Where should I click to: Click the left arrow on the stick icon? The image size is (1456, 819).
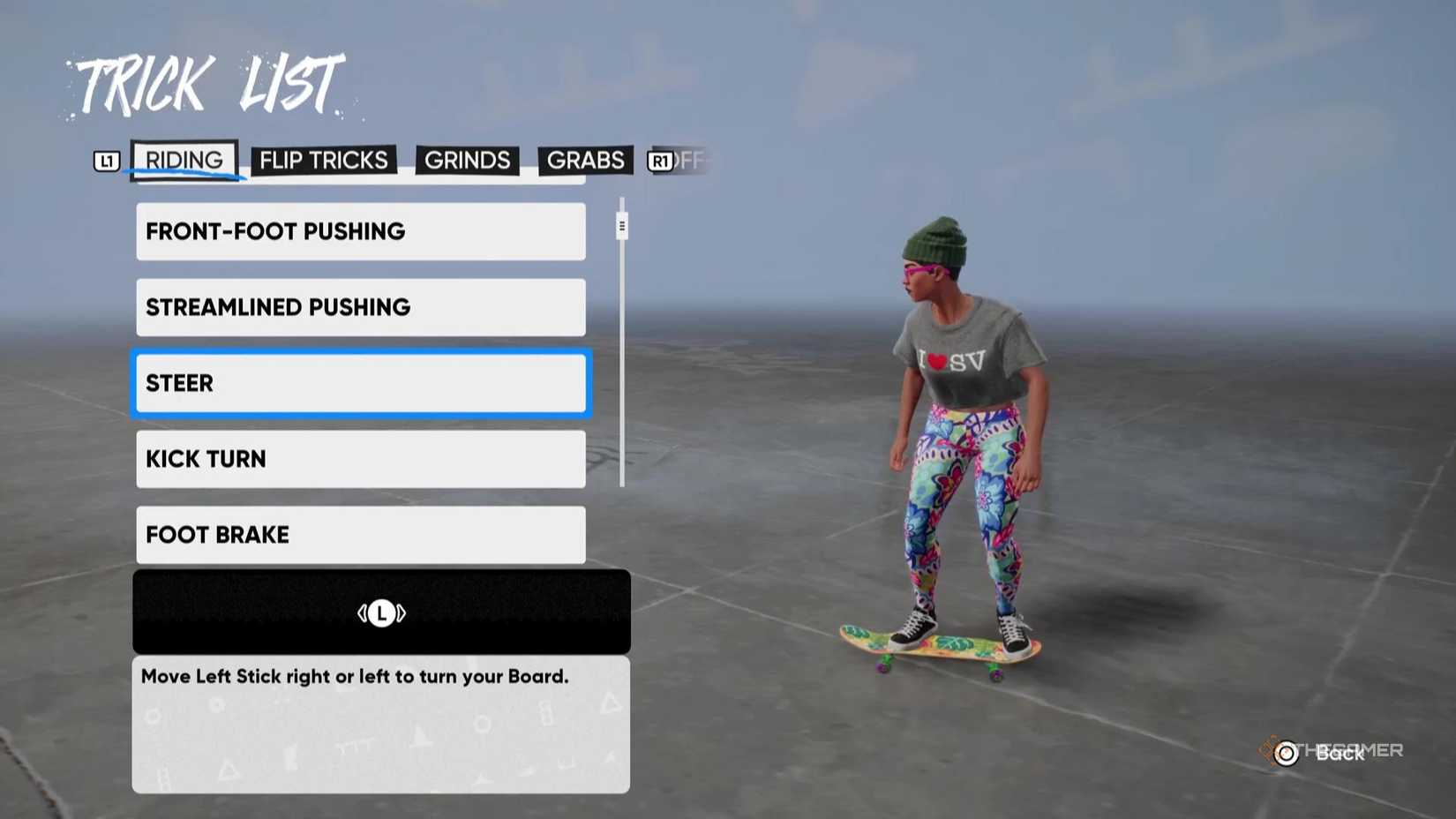point(363,612)
